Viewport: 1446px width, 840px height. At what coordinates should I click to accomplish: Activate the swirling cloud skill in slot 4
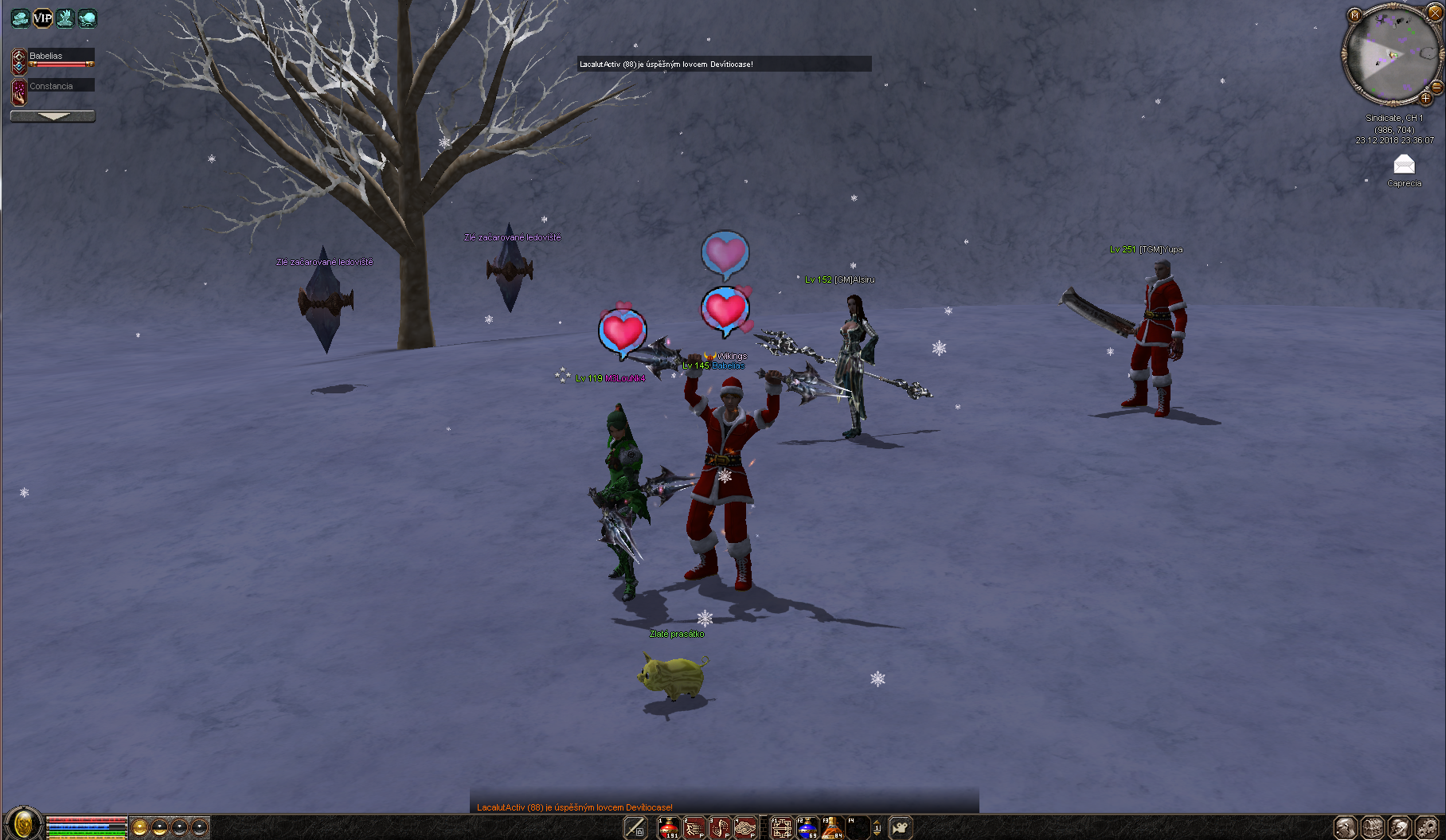click(745, 828)
